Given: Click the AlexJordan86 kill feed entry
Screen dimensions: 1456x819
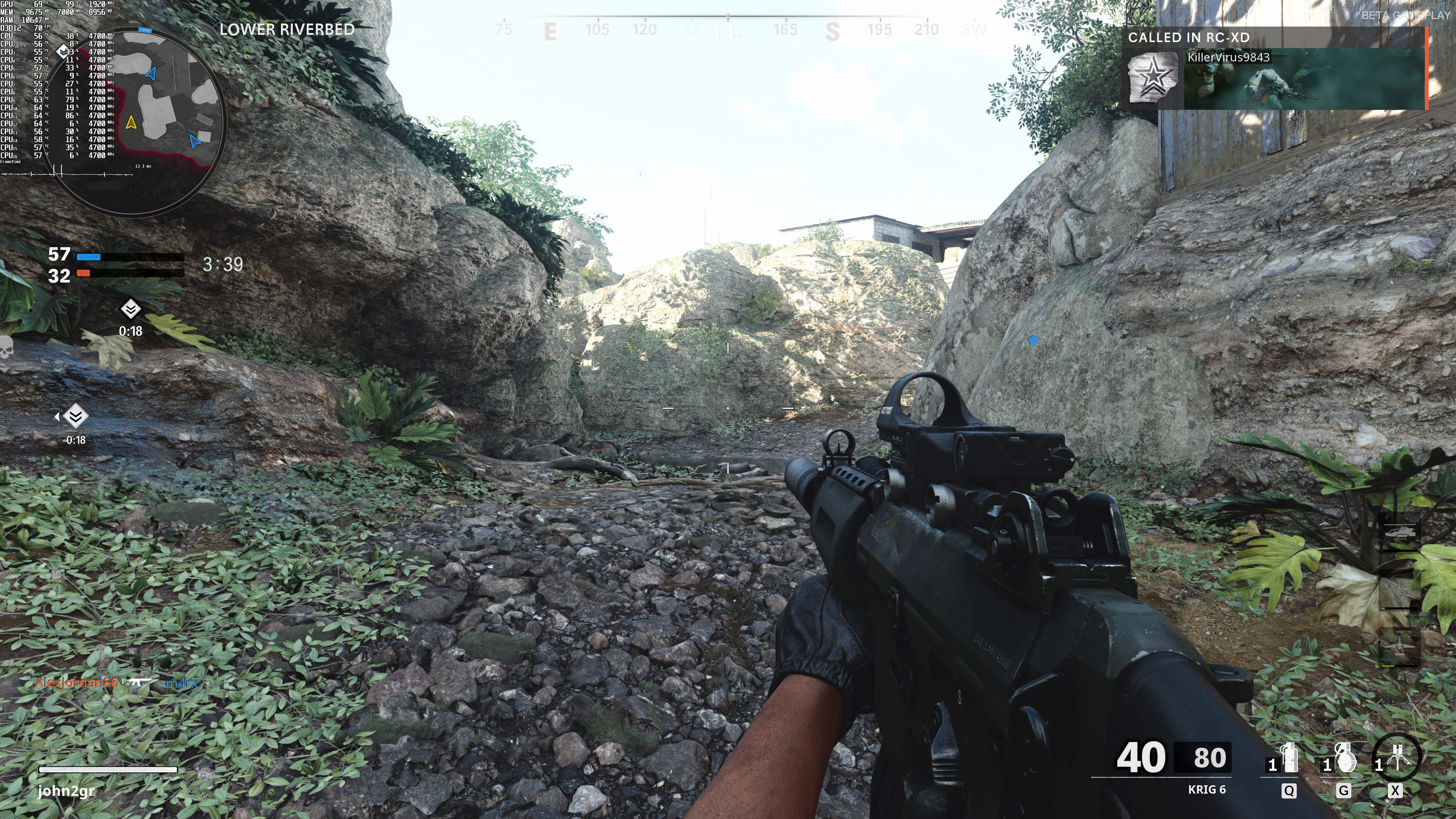Looking at the screenshot, I should pyautogui.click(x=76, y=683).
